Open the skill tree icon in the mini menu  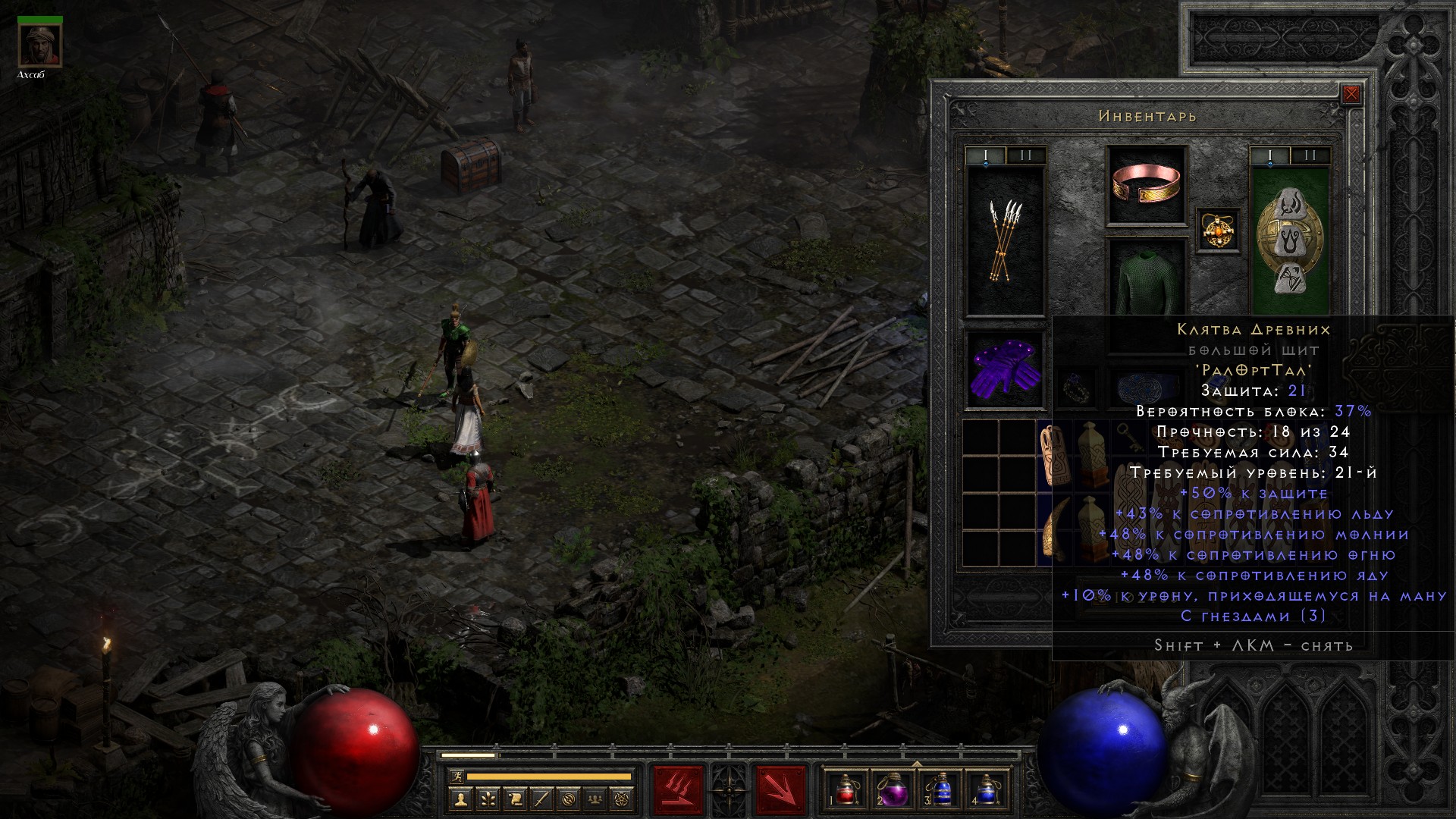point(488,799)
